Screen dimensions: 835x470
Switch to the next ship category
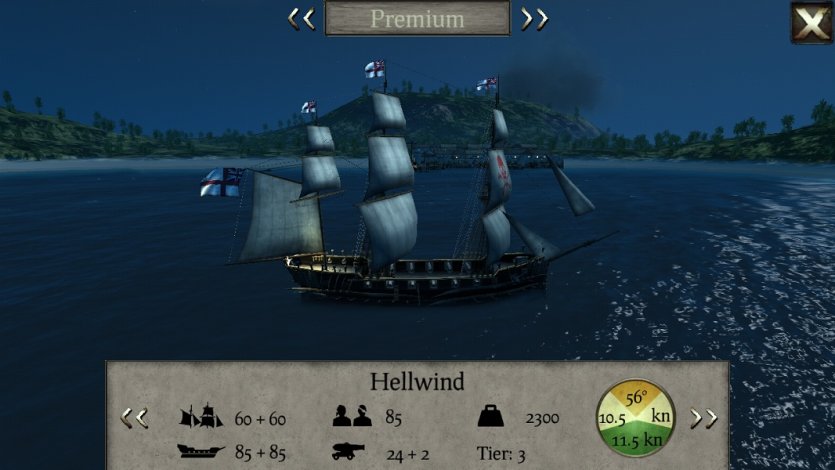(x=534, y=19)
